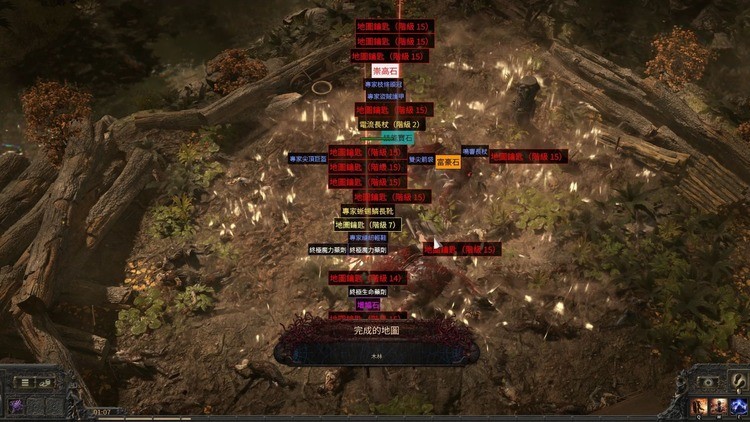The width and height of the screenshot is (750, 422).
Task: Pick up the orange 富豪石 loot label
Action: [448, 161]
